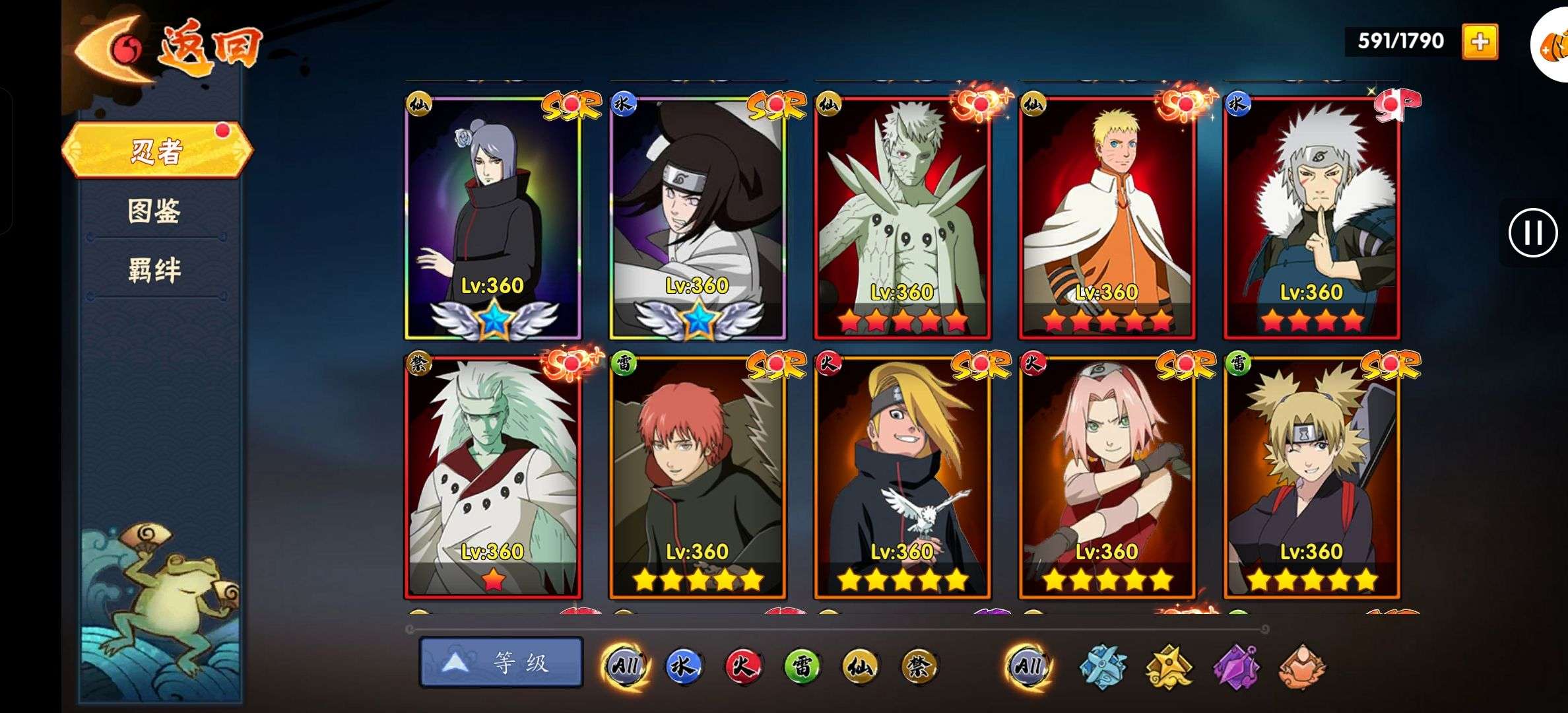Filter ninjas by the 水 element
This screenshot has height=713, width=1568.
click(x=682, y=666)
